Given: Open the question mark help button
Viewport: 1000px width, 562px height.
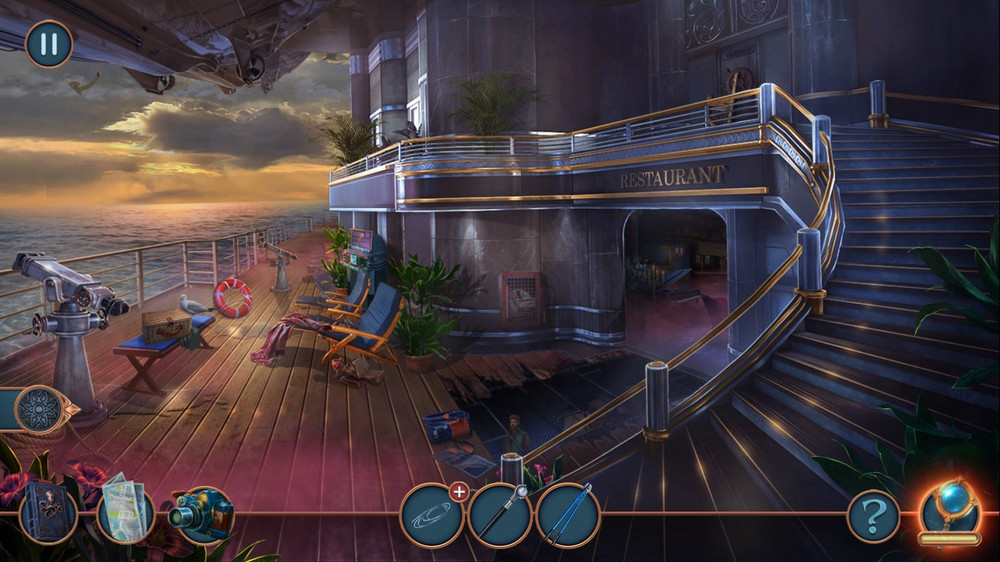Looking at the screenshot, I should click(x=873, y=517).
